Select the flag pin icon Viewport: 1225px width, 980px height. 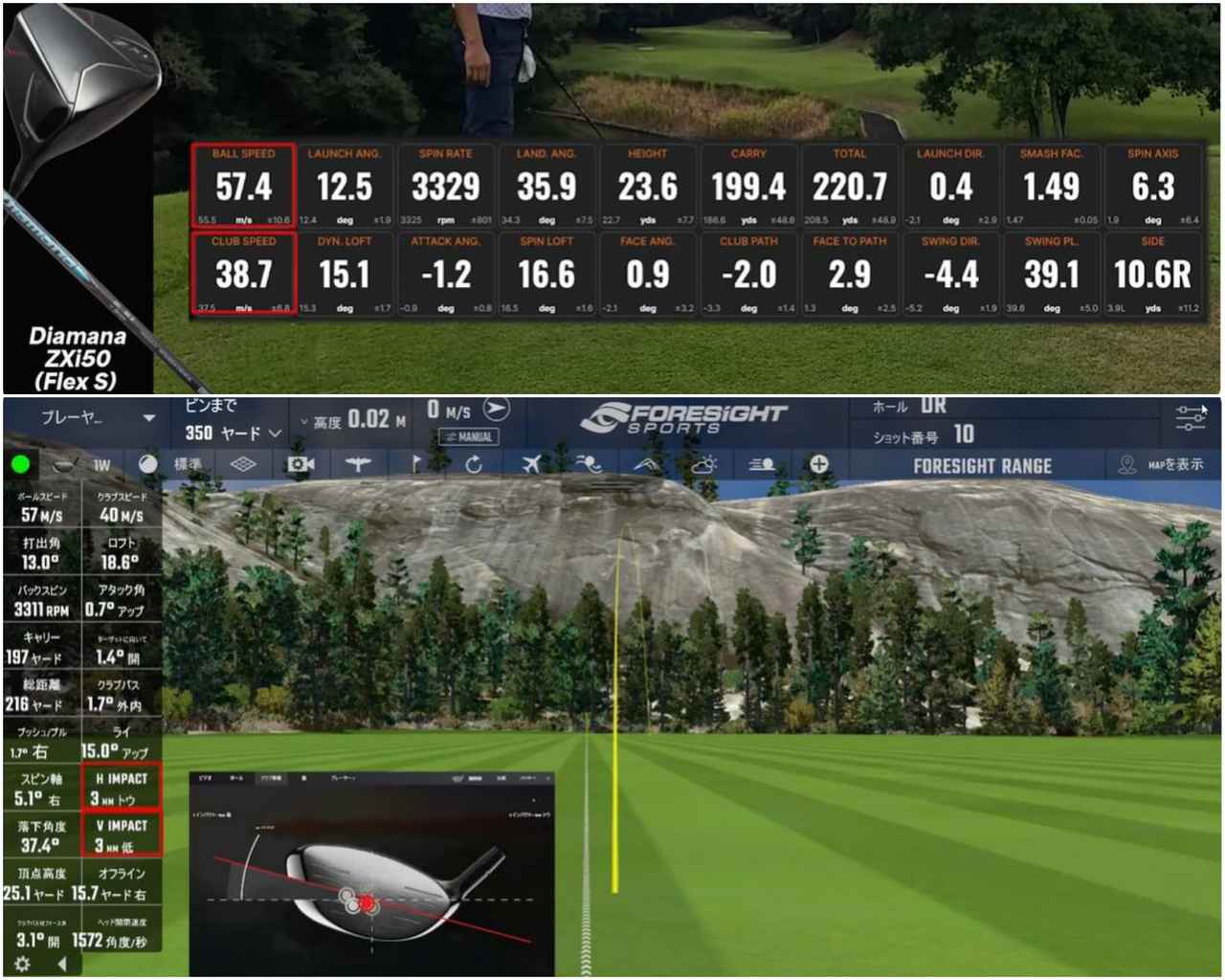click(x=416, y=465)
